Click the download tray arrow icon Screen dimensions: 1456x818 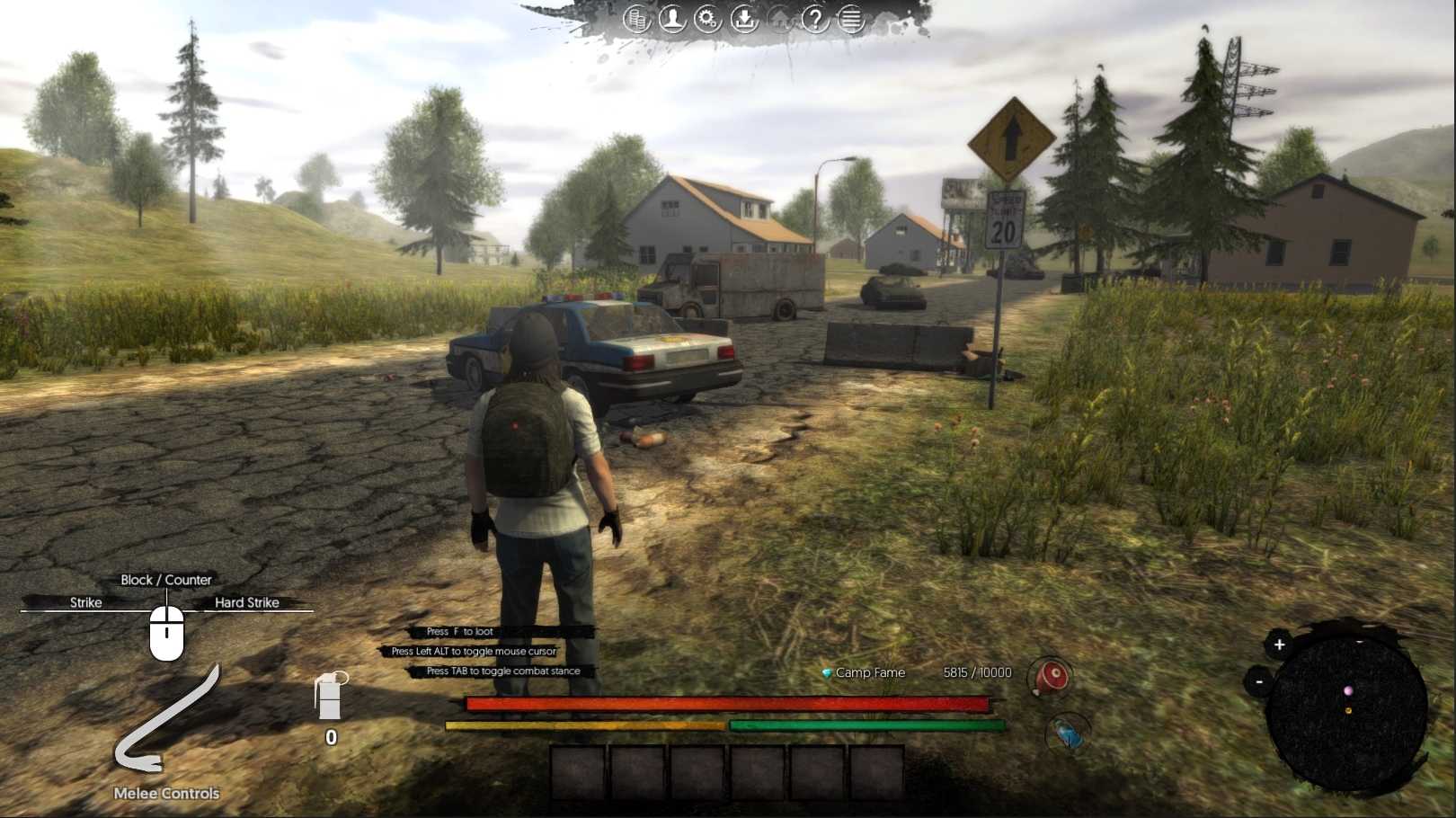coord(744,19)
